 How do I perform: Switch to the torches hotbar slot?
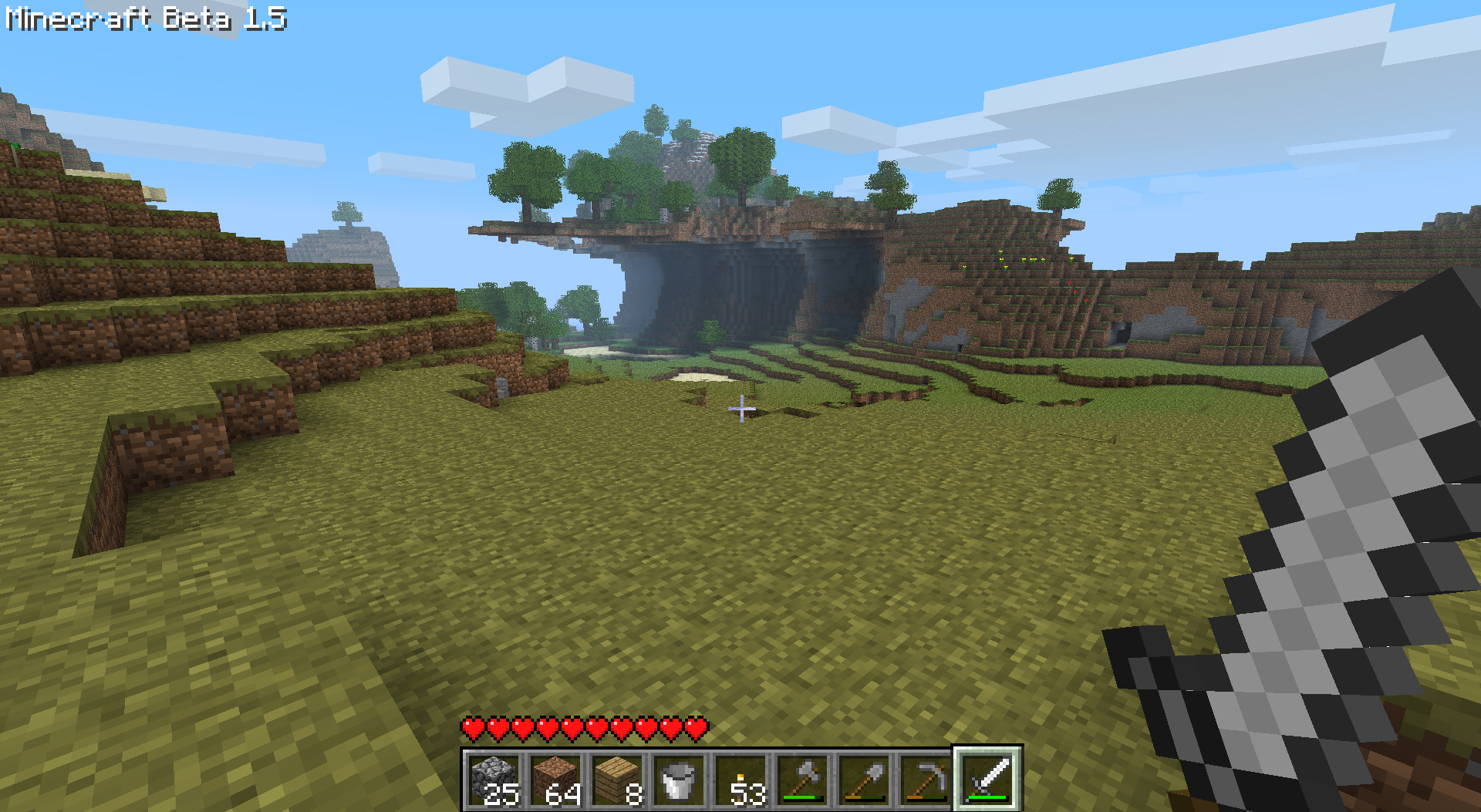pos(741,779)
